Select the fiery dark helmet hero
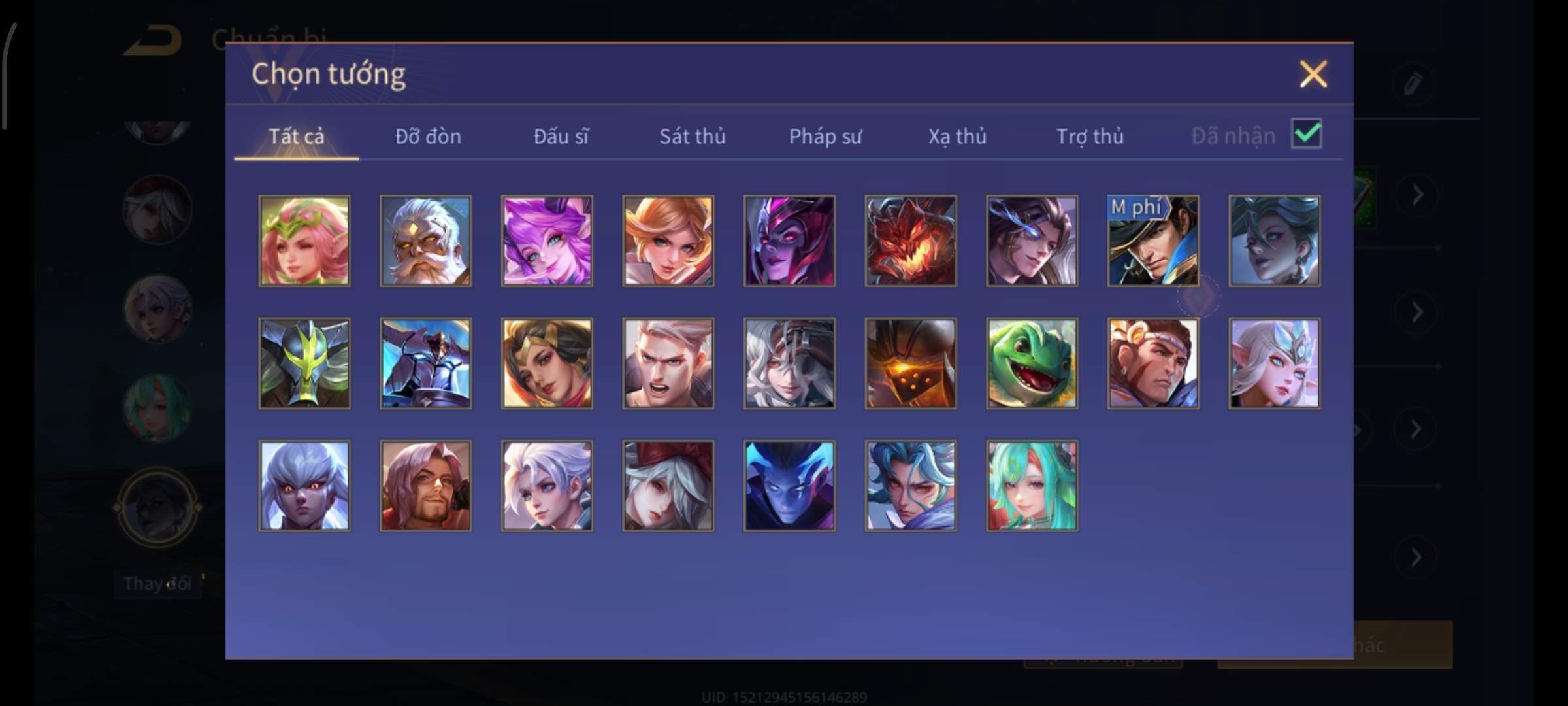The height and width of the screenshot is (706, 1568). pos(911,363)
